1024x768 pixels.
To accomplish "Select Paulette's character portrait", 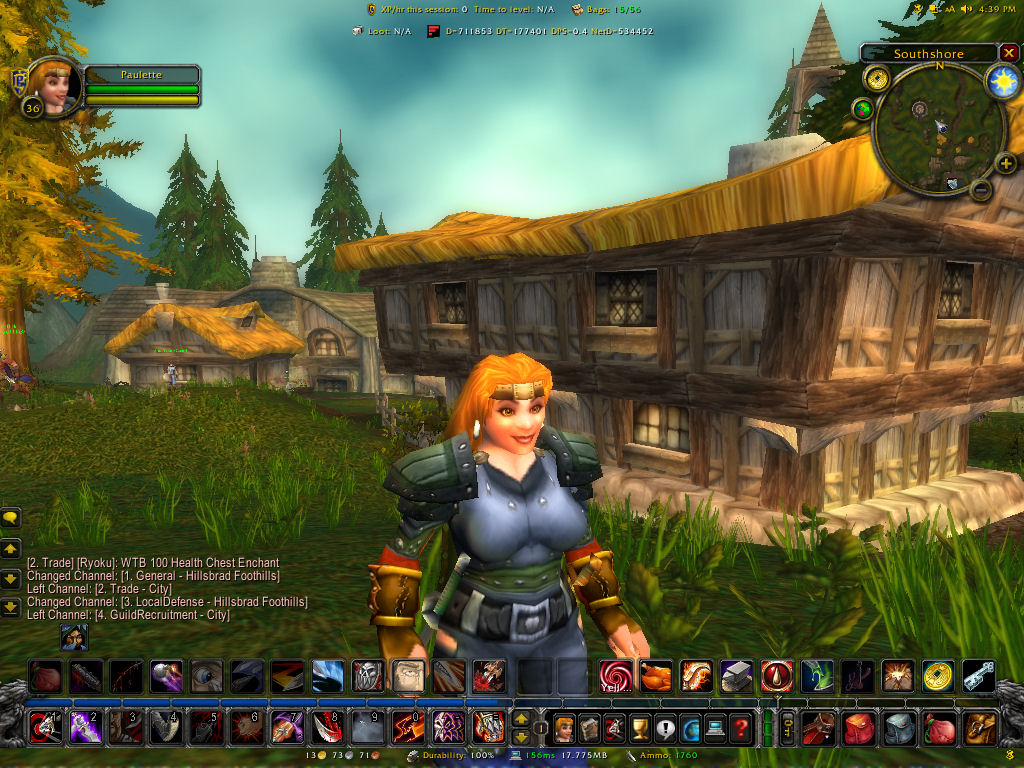I will coord(52,88).
